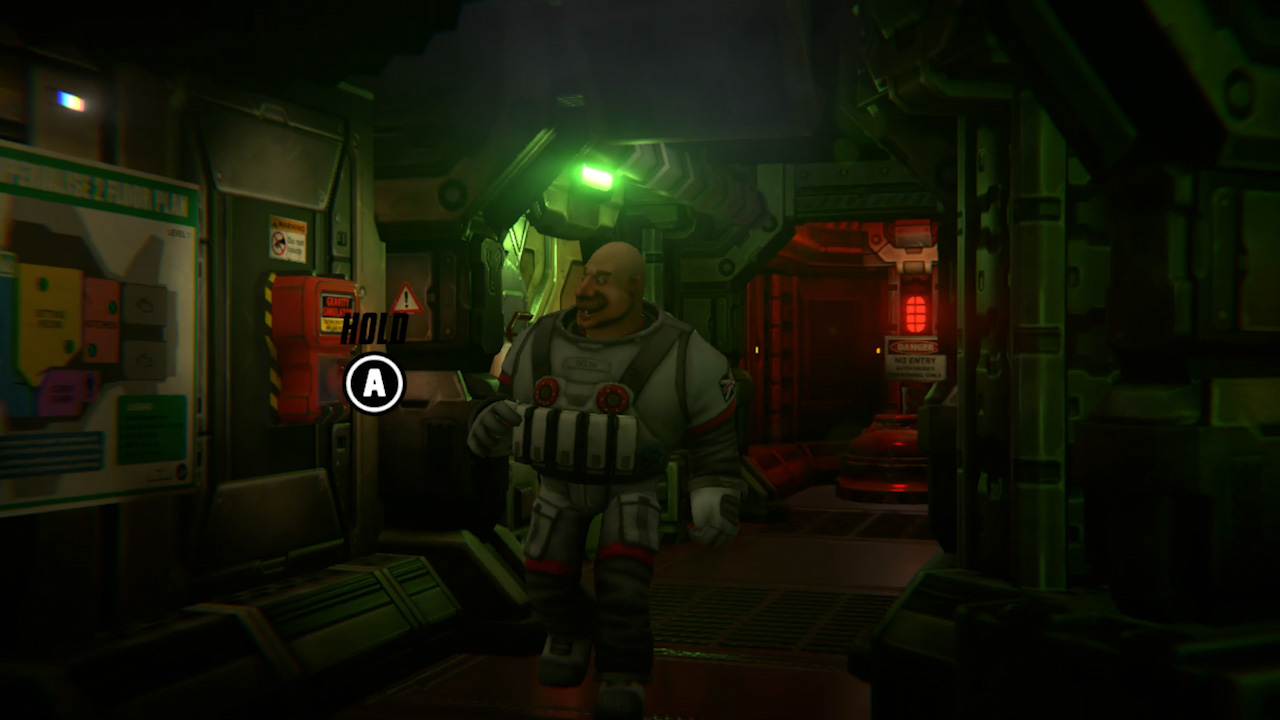Click the yellow exclamation warning triangle sign

(405, 297)
